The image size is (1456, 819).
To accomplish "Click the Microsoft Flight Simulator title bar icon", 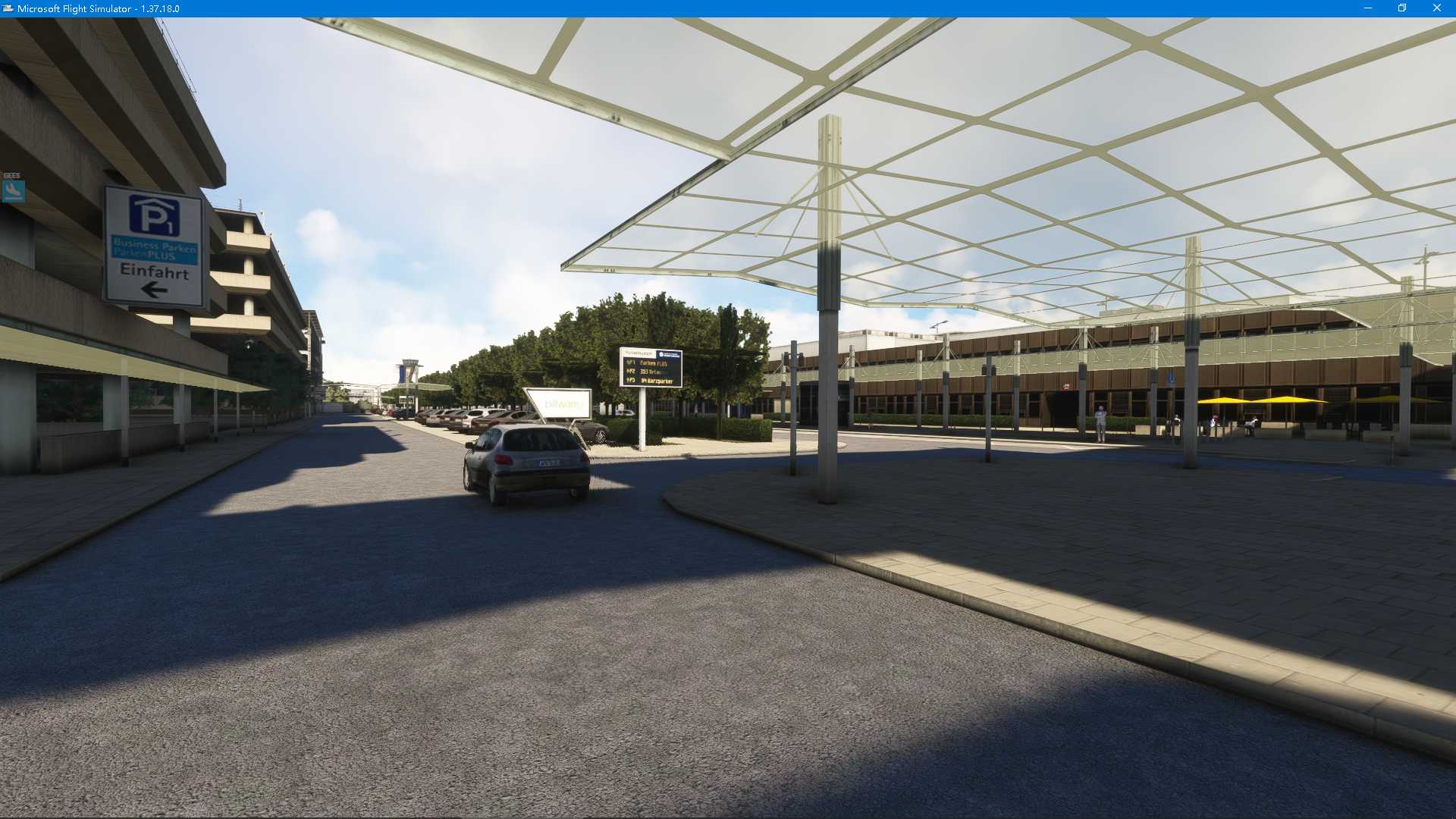I will [8, 8].
